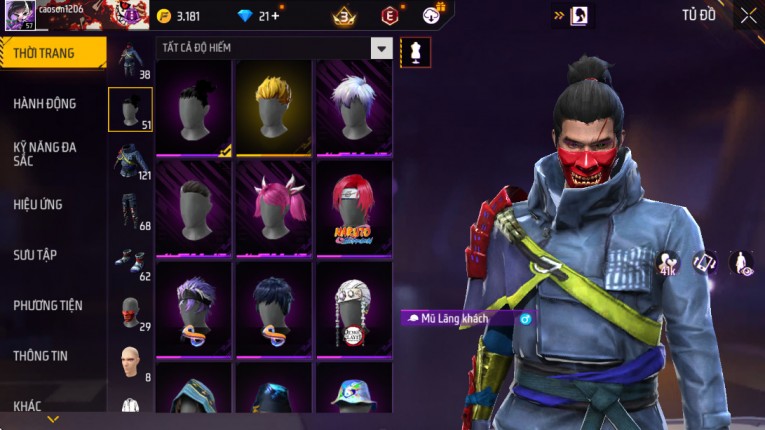Choose the white braided hair item
Screen dimensions: 765x430
(x=353, y=308)
